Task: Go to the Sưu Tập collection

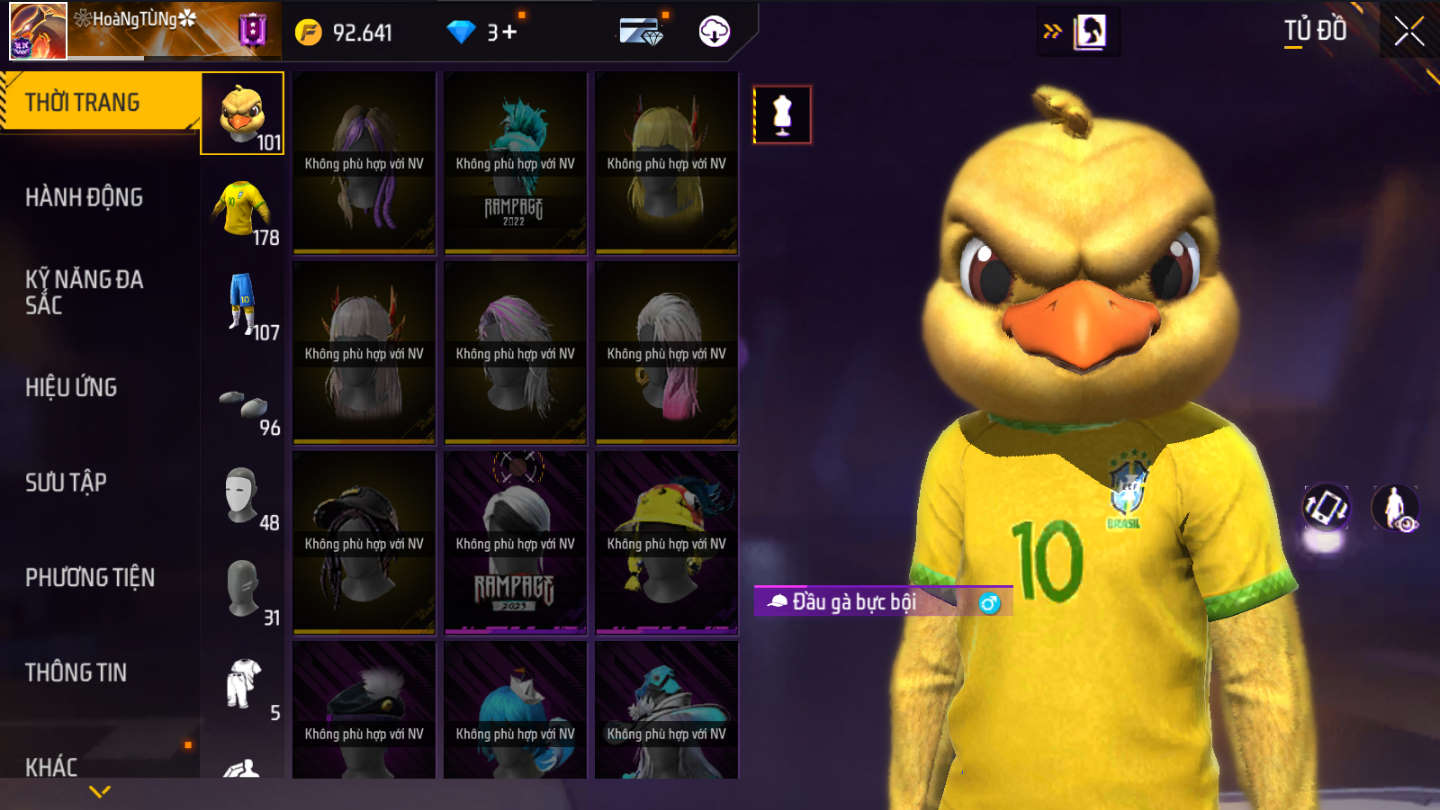Action: (x=66, y=482)
